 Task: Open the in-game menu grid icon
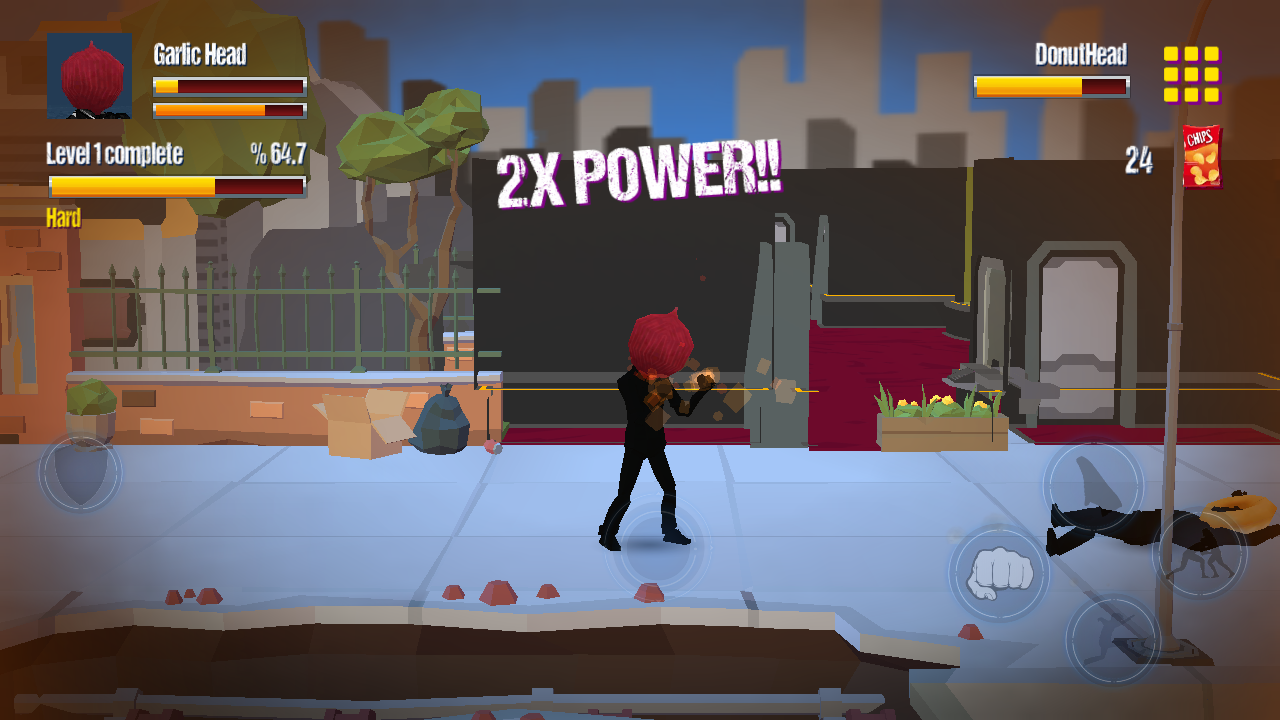pos(1192,75)
